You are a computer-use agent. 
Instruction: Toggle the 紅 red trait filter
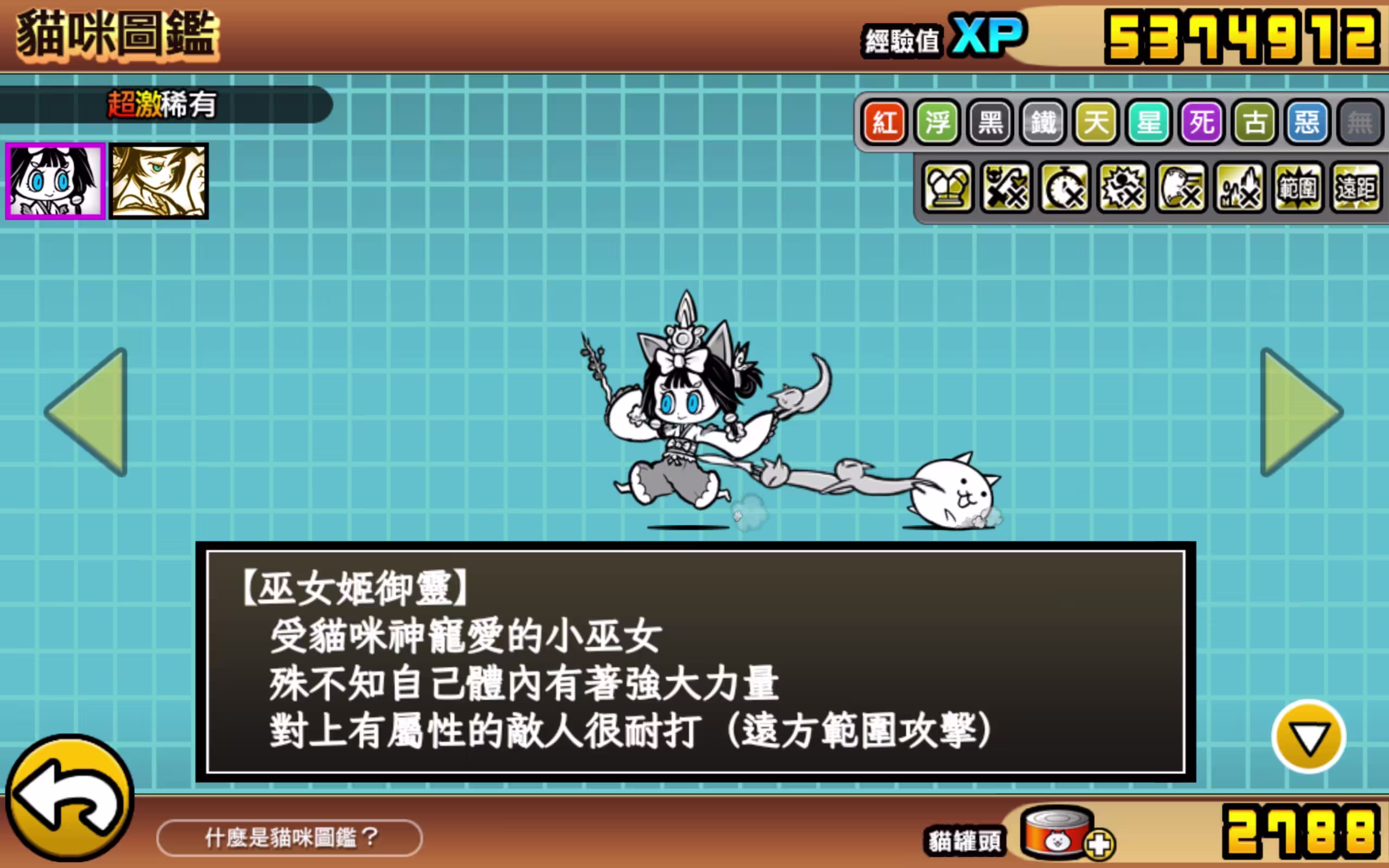point(884,122)
